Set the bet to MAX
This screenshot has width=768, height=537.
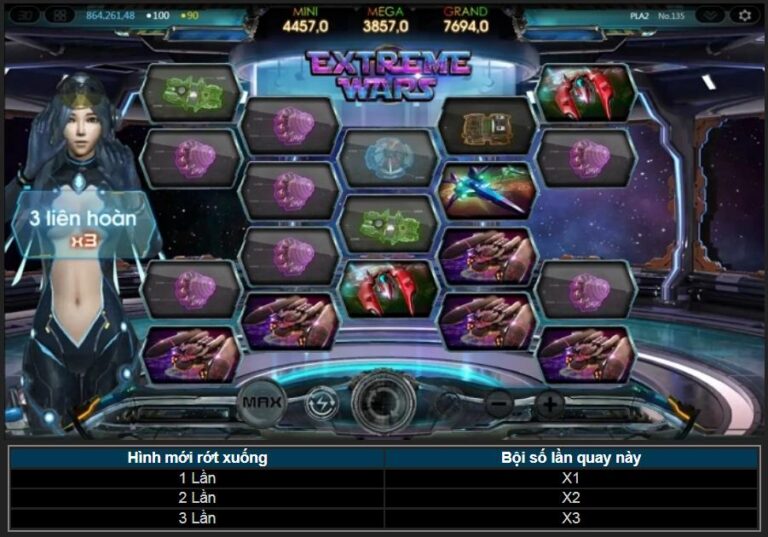tap(262, 404)
